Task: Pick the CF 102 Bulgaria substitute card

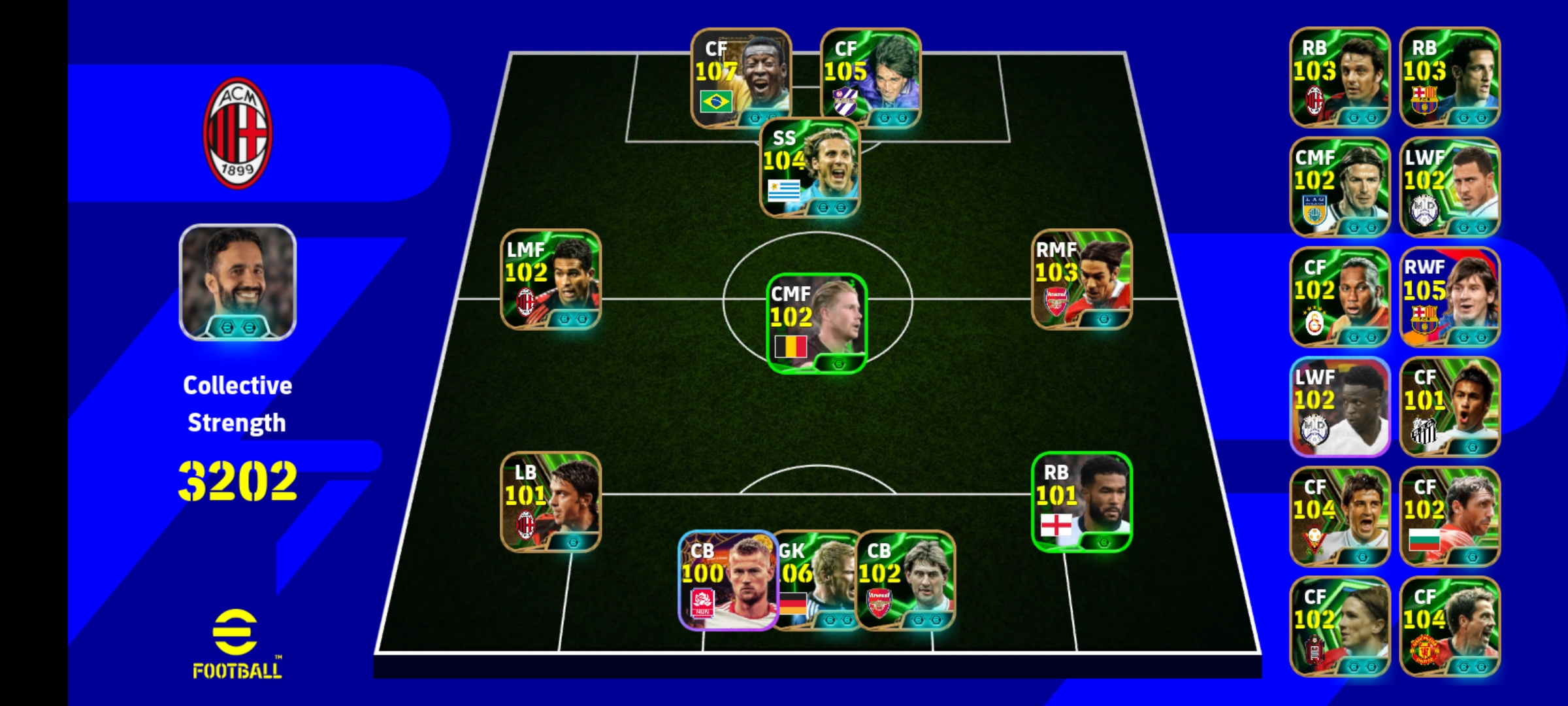Action: (1450, 517)
